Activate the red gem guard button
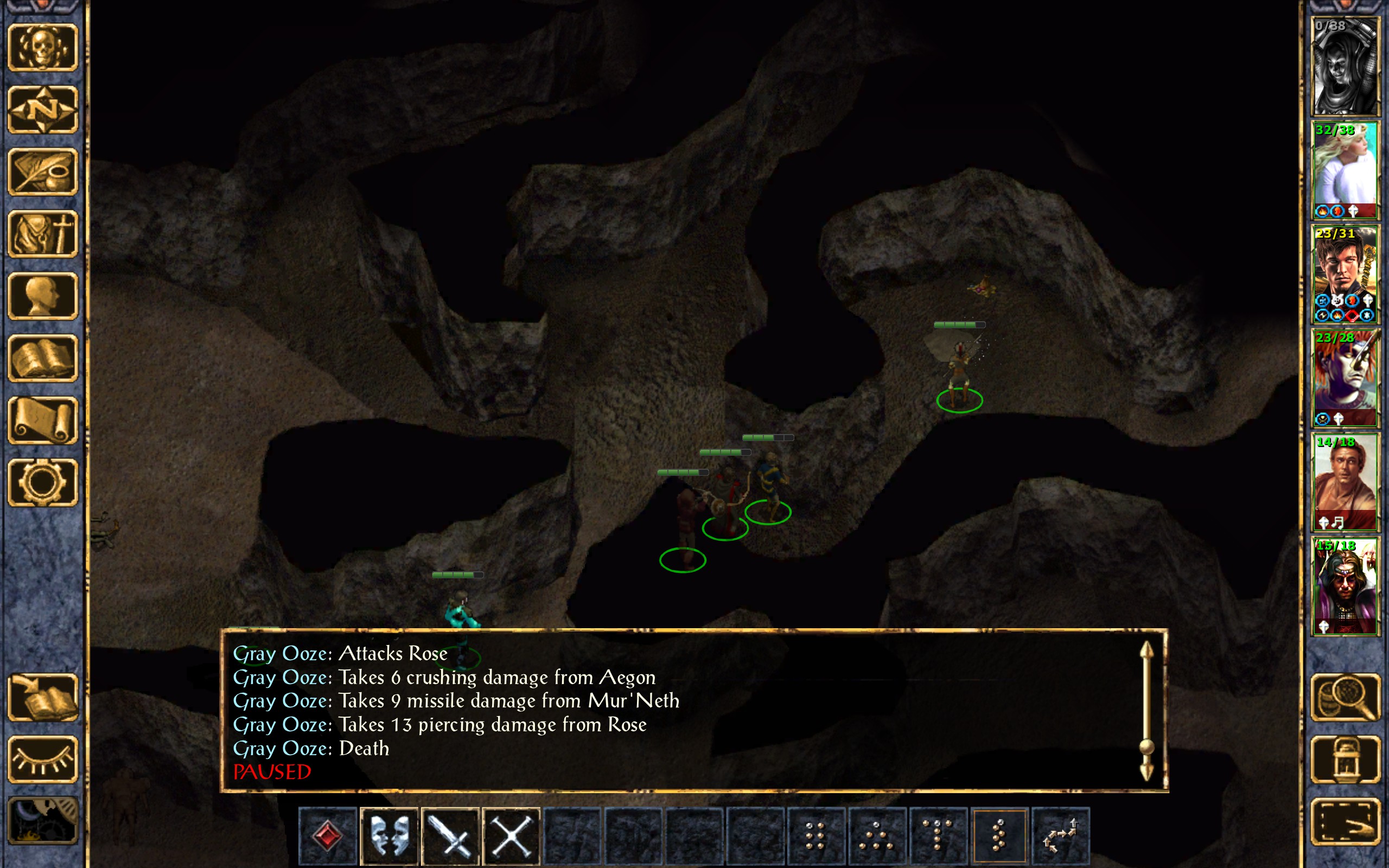The height and width of the screenshot is (868, 1389). [328, 836]
